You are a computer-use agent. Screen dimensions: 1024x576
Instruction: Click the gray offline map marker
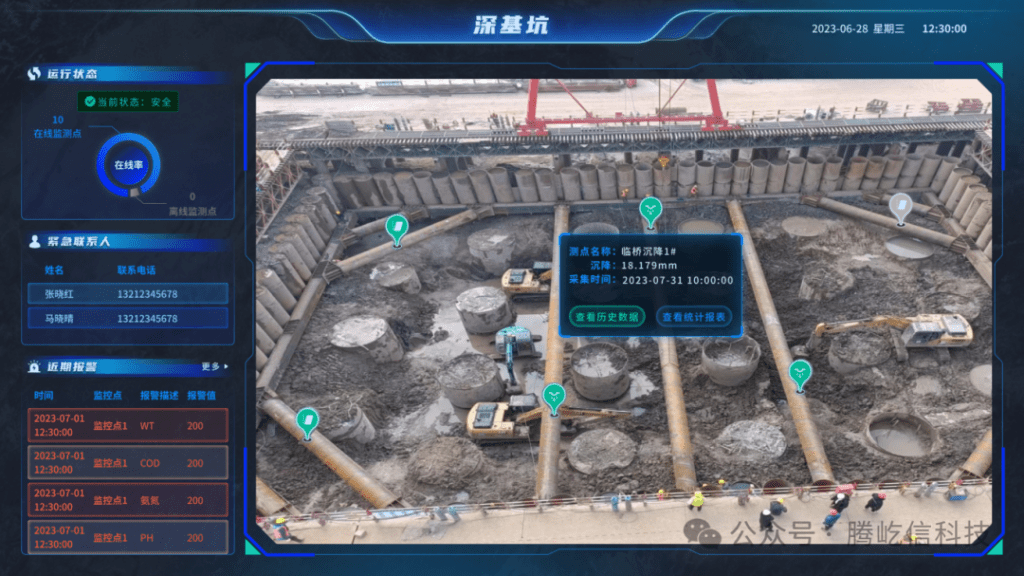click(x=900, y=206)
